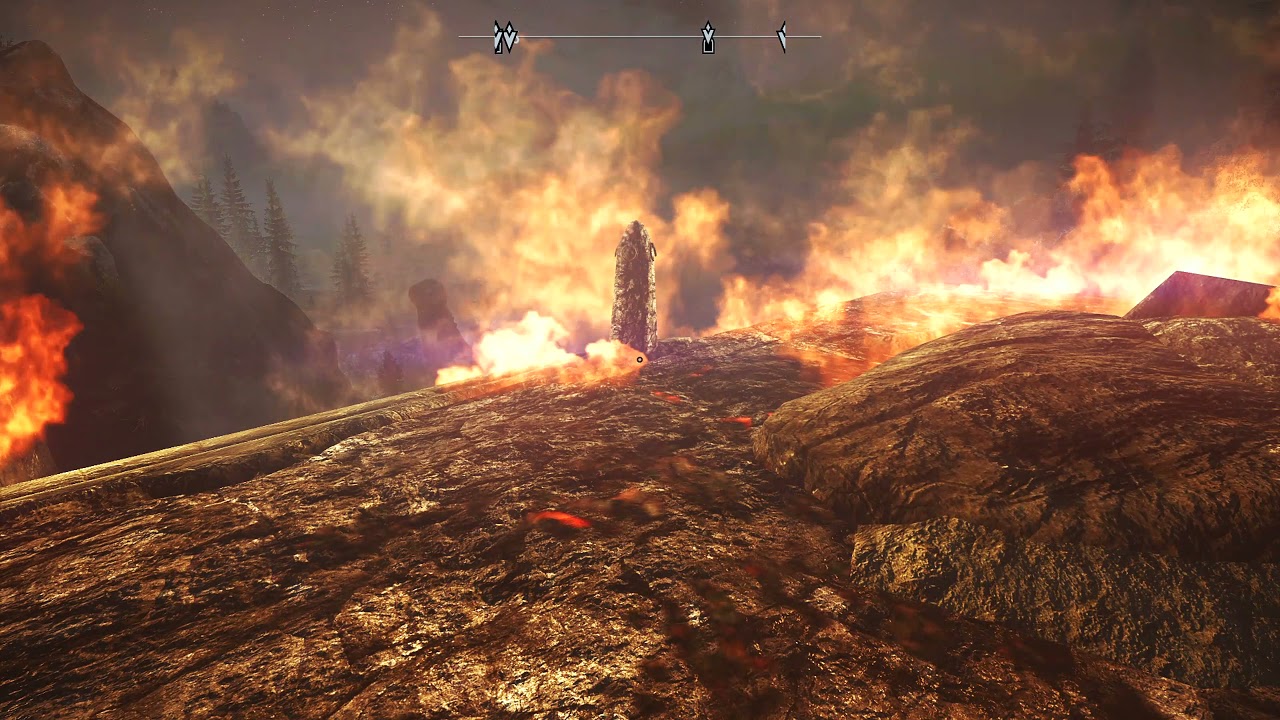Select the overlapping quest markers on compass
The image size is (1280, 720).
click(x=505, y=38)
